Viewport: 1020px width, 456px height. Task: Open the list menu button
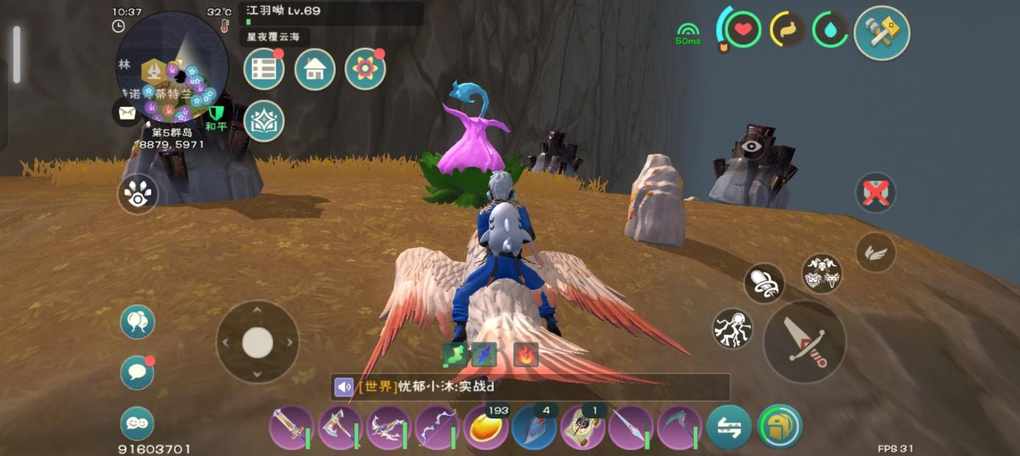[264, 69]
